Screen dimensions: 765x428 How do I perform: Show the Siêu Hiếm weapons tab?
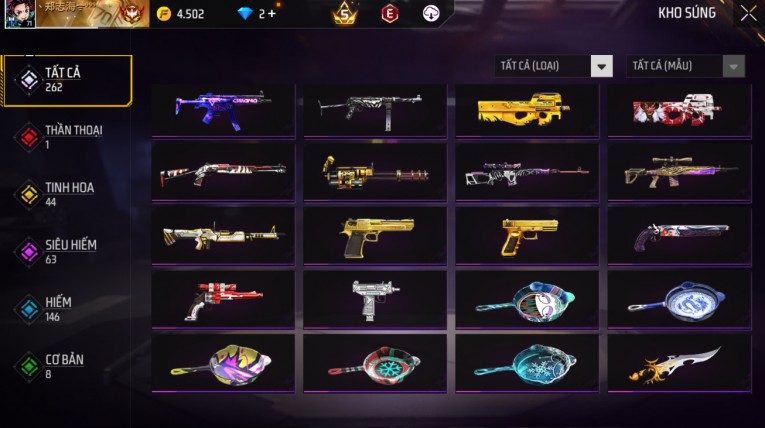click(67, 251)
